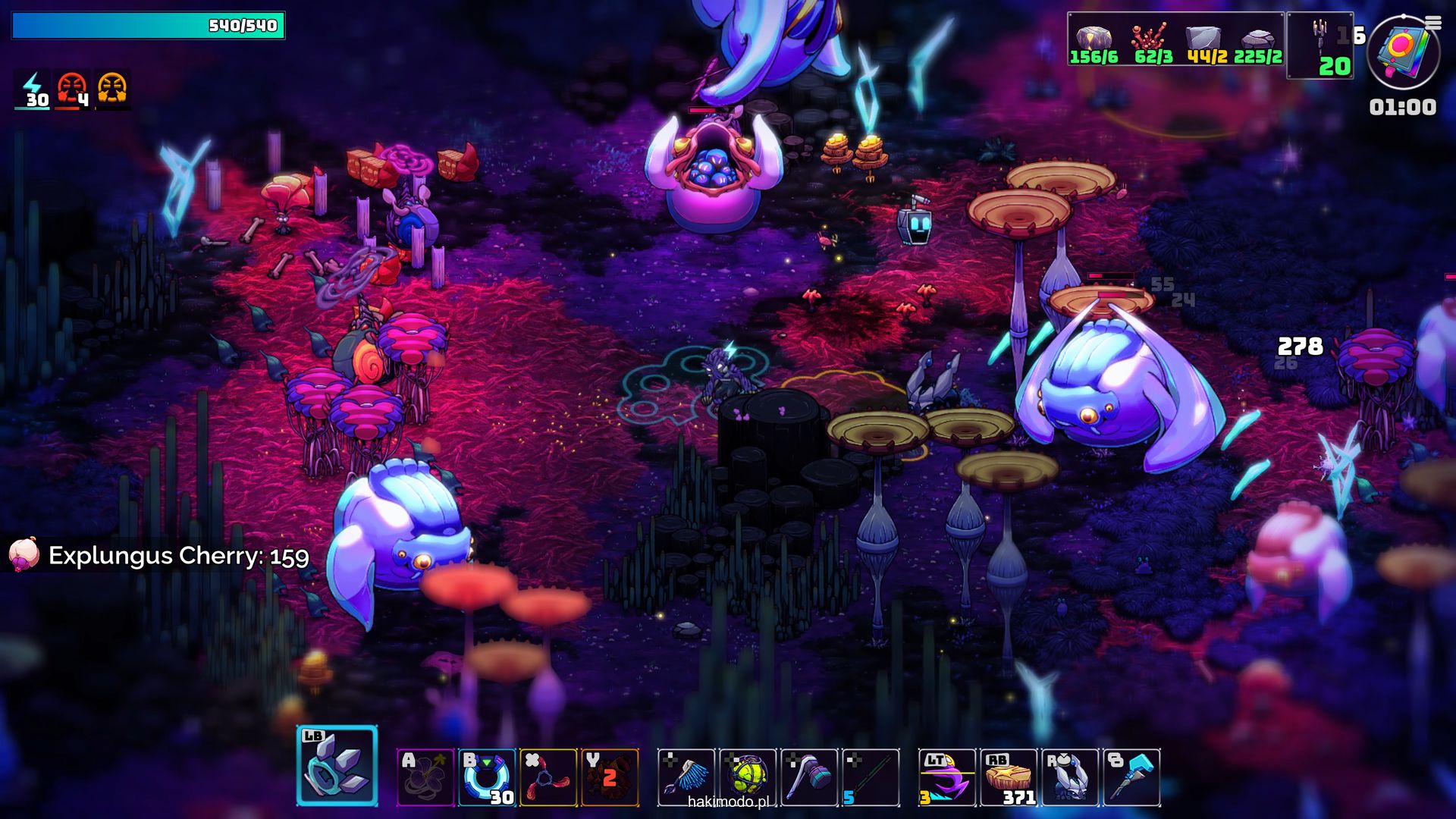
Task: Select the candelabra item counter
Action: [1320, 45]
